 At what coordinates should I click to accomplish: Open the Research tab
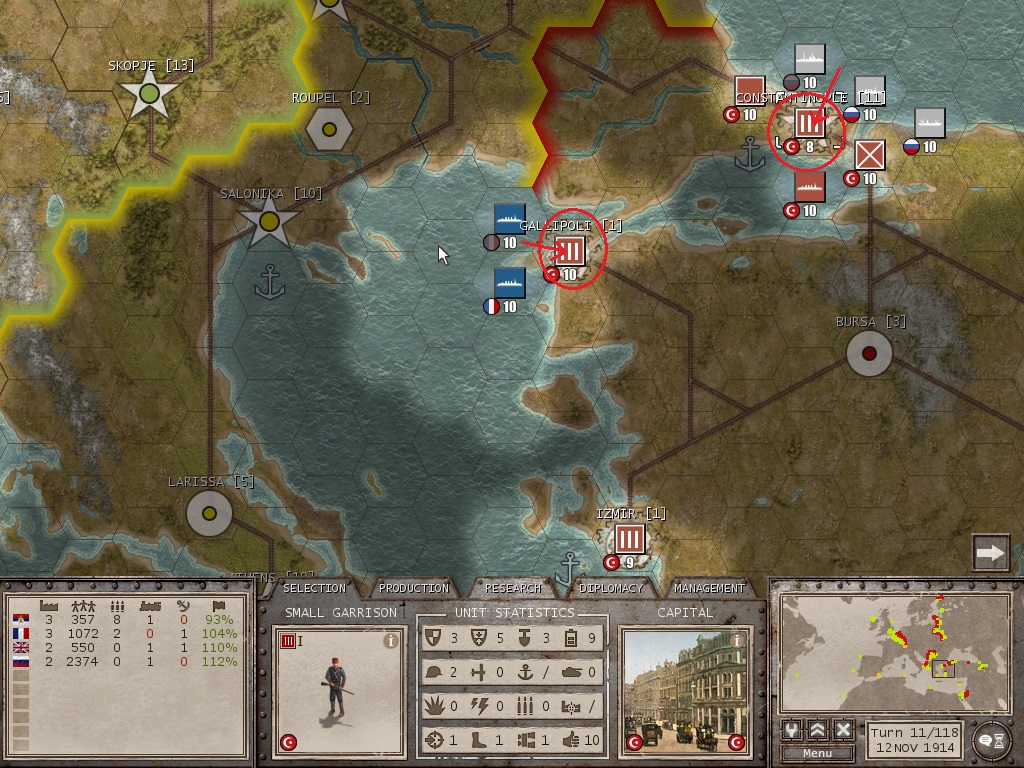[513, 588]
